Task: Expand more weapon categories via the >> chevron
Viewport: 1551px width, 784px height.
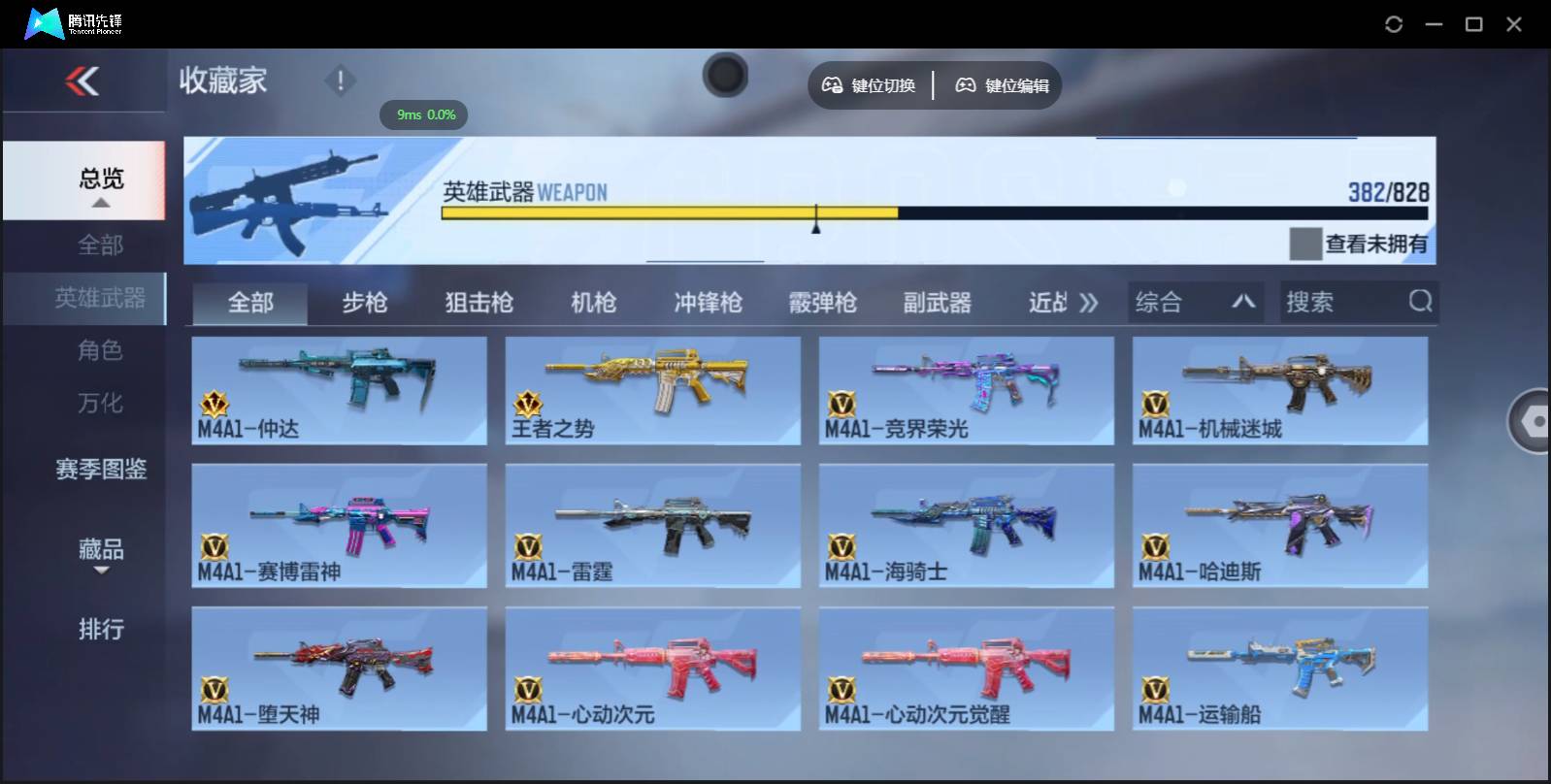Action: 1090,302
